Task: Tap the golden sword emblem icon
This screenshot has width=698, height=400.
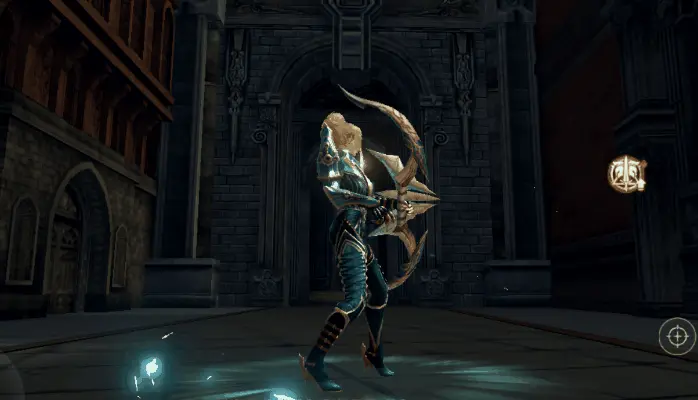Action: pyautogui.click(x=625, y=175)
